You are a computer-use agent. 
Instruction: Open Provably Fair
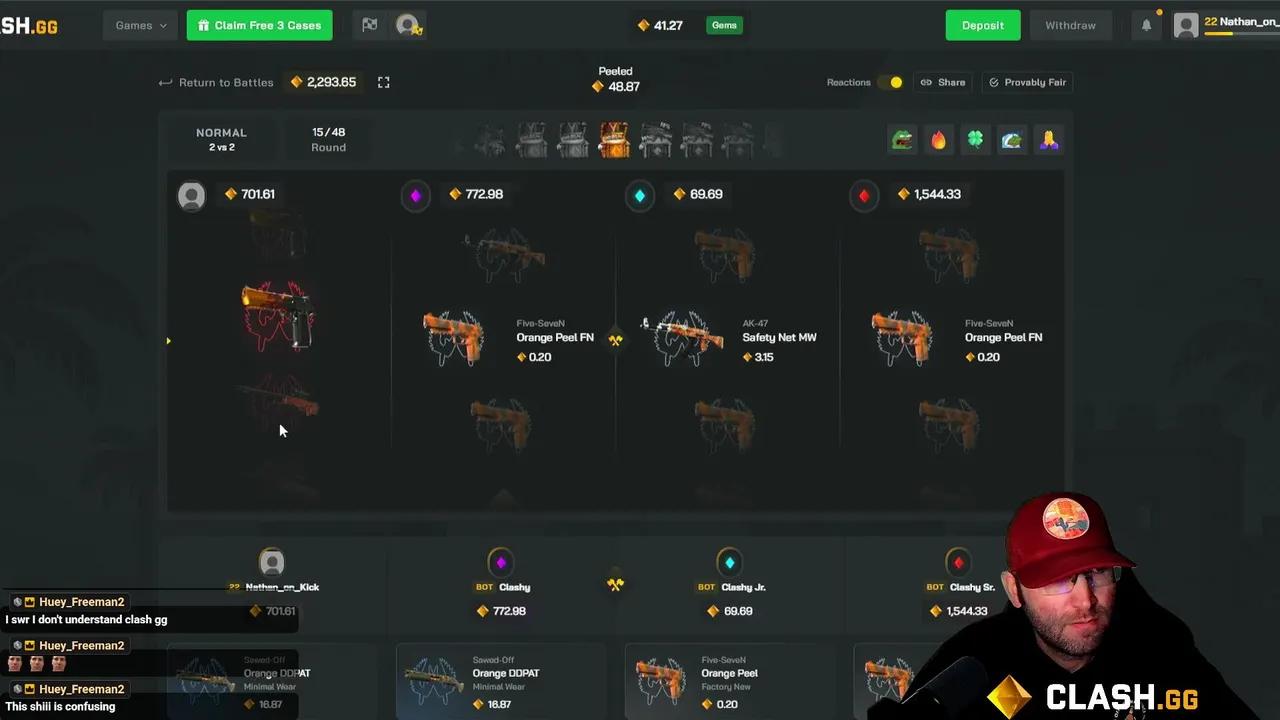pyautogui.click(x=1027, y=82)
